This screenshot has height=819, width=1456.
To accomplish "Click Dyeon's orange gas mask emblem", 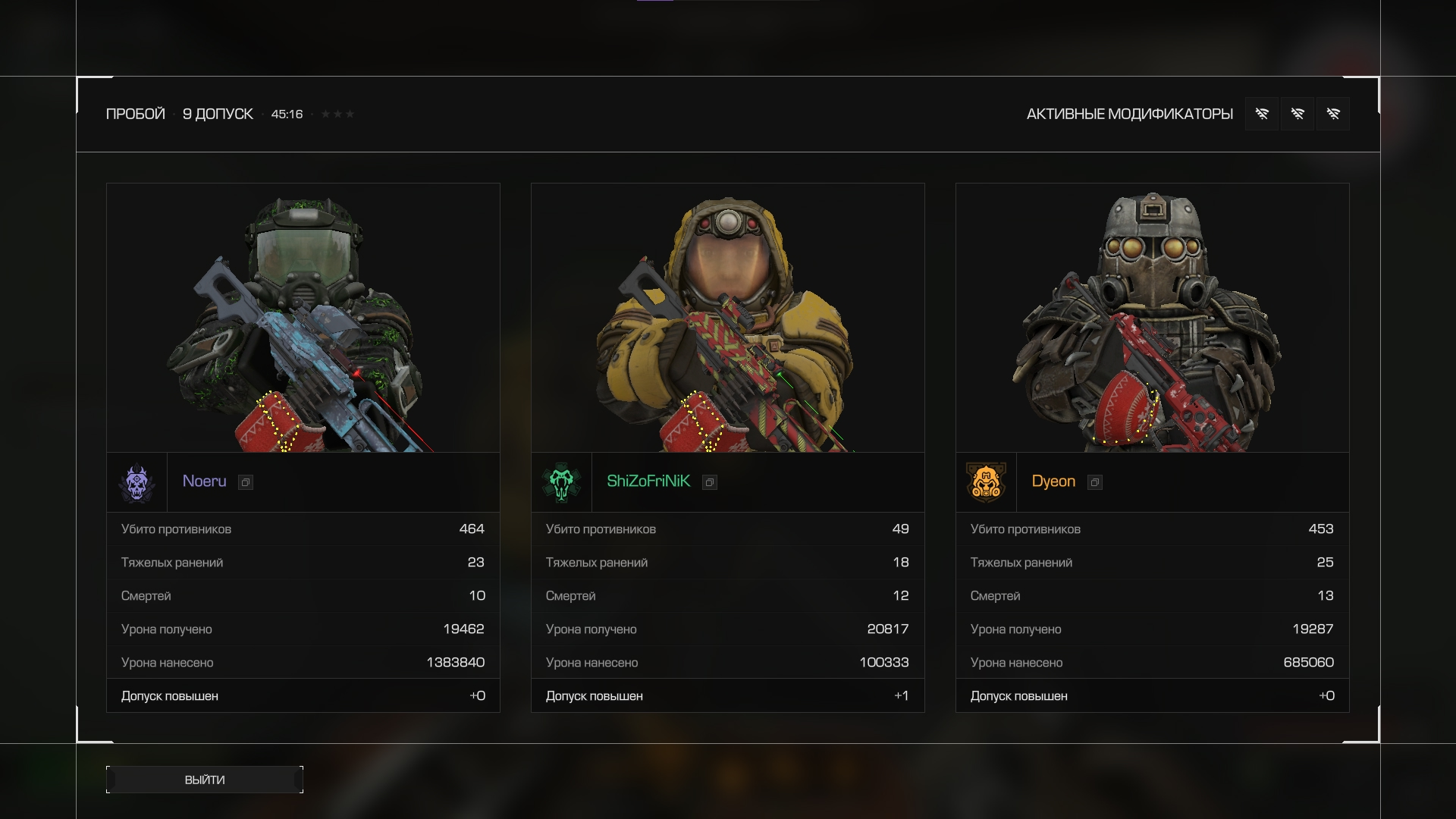I will coord(986,483).
